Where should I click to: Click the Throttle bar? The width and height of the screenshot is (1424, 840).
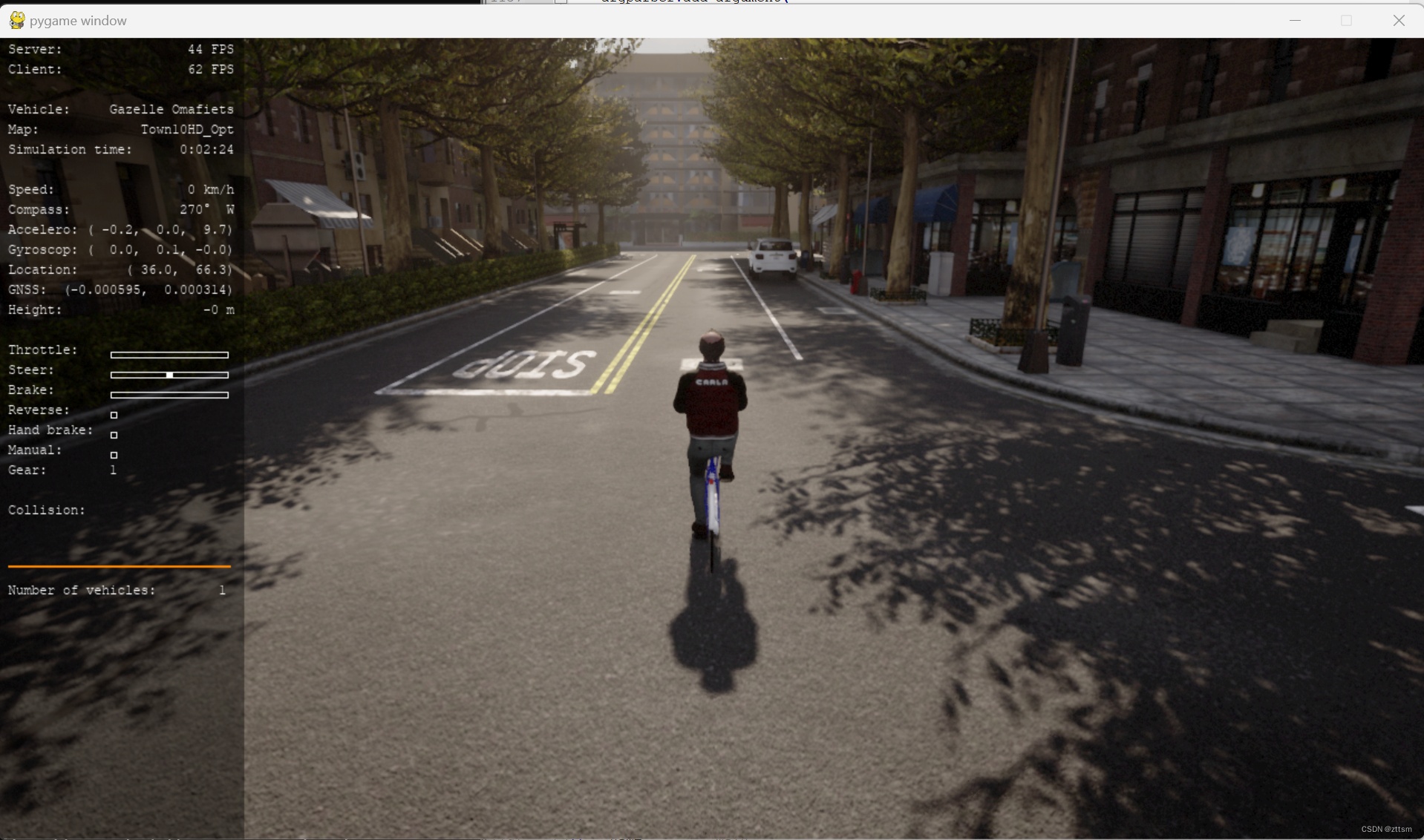point(169,355)
